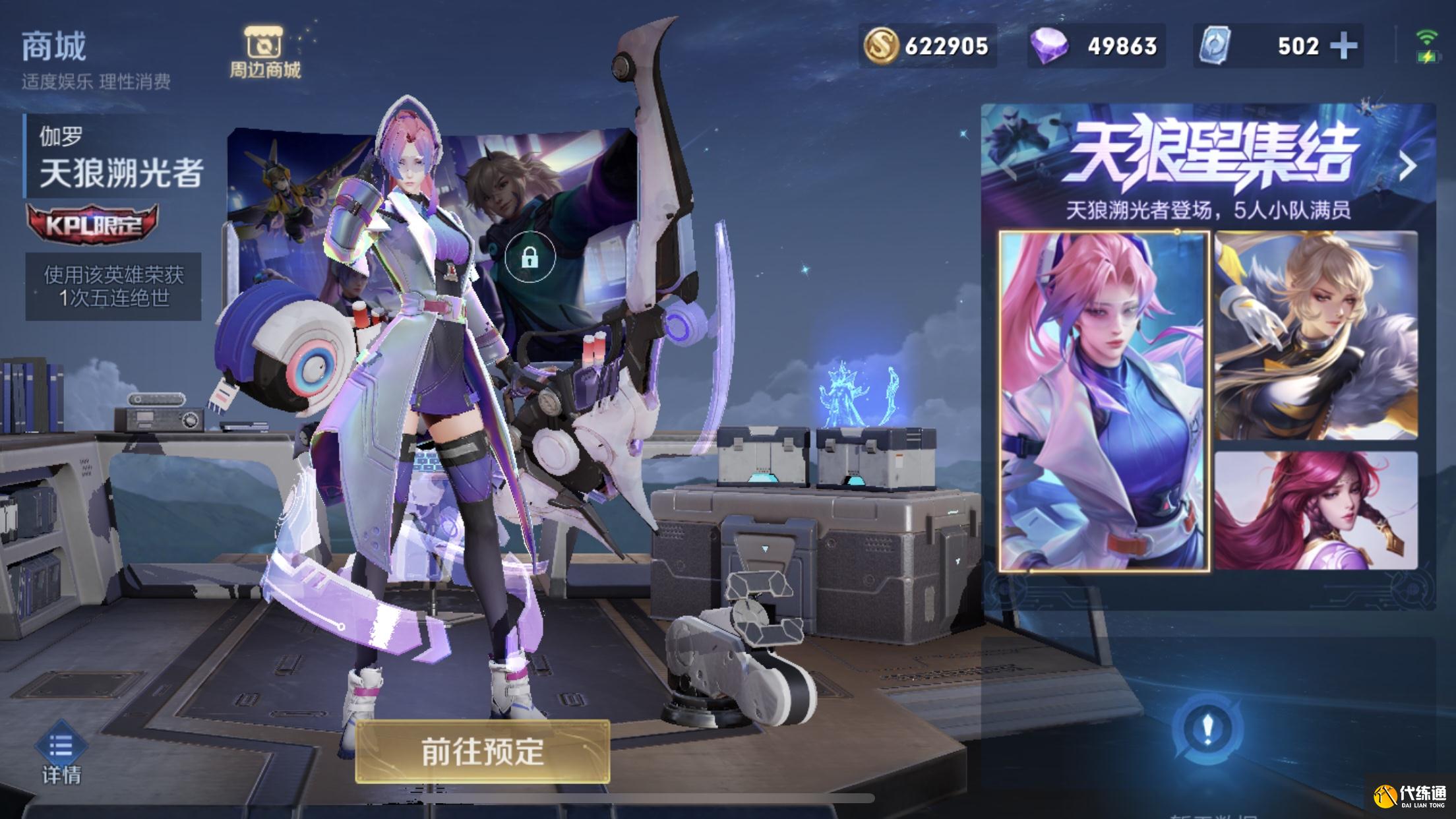Tap the gold coin currency icon
This screenshot has height=819, width=1456.
point(882,46)
